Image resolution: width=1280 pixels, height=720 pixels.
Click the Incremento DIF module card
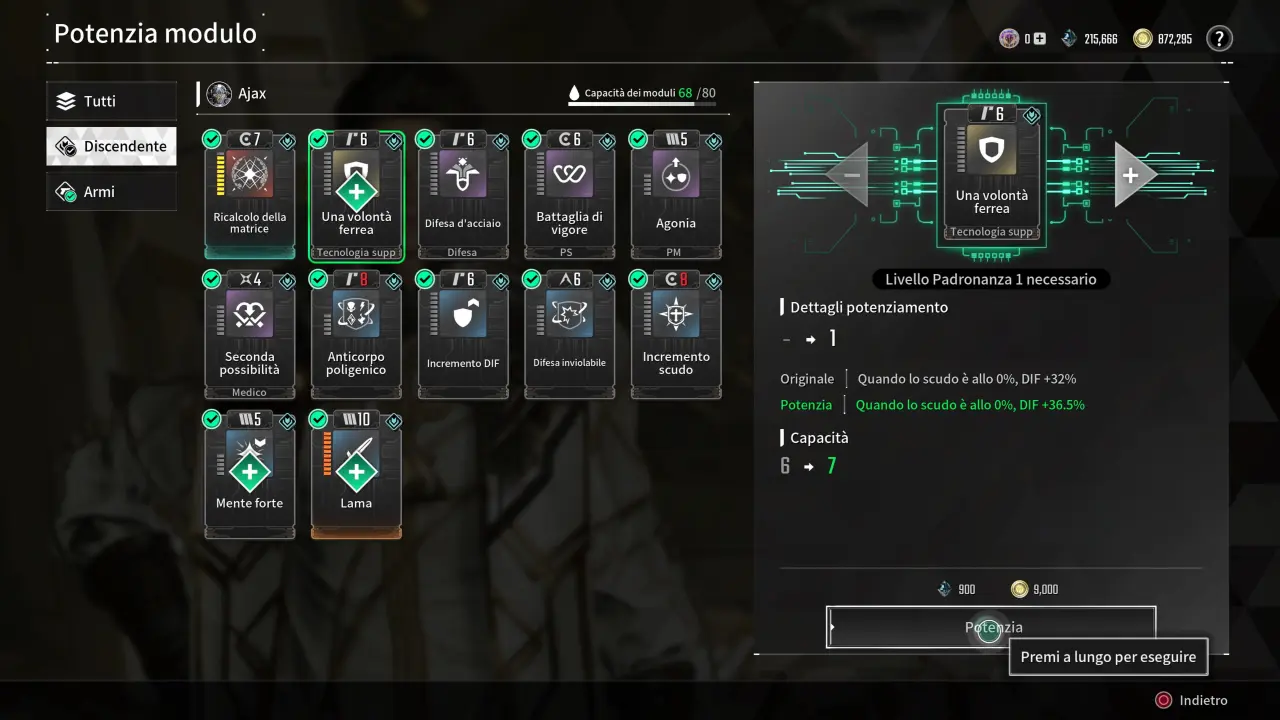[x=462, y=335]
